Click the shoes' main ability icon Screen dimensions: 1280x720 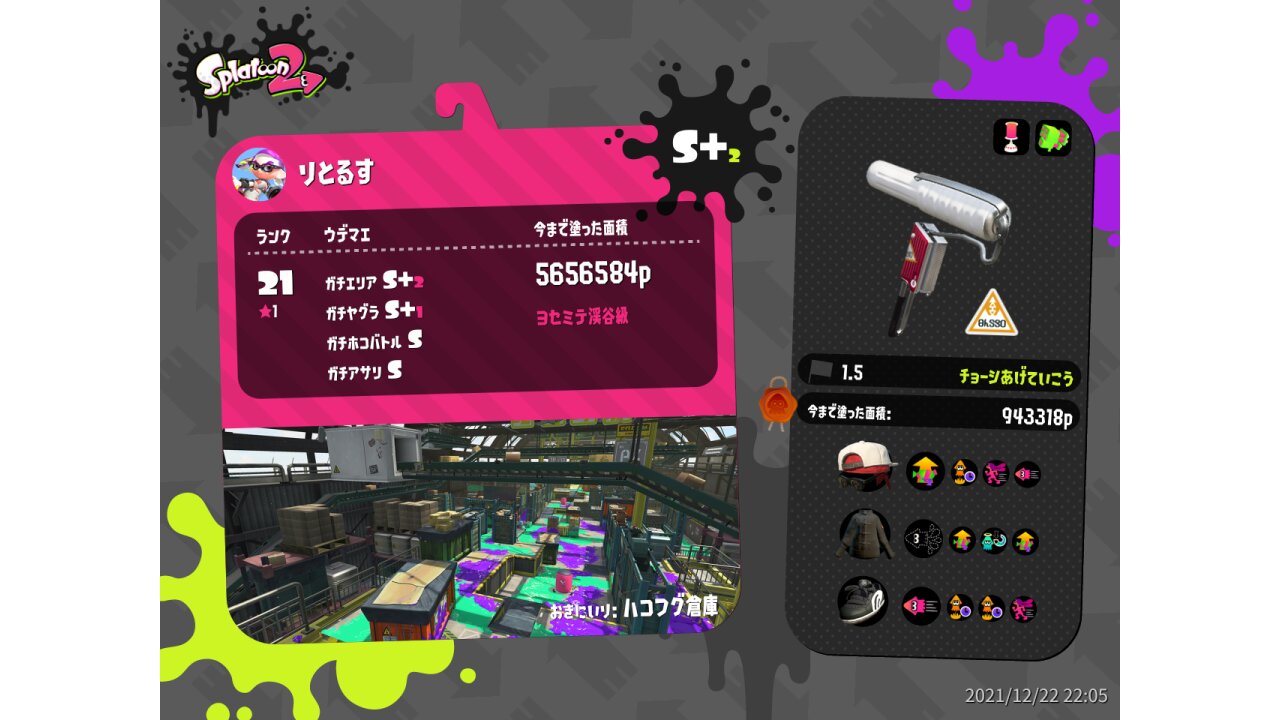tap(921, 606)
